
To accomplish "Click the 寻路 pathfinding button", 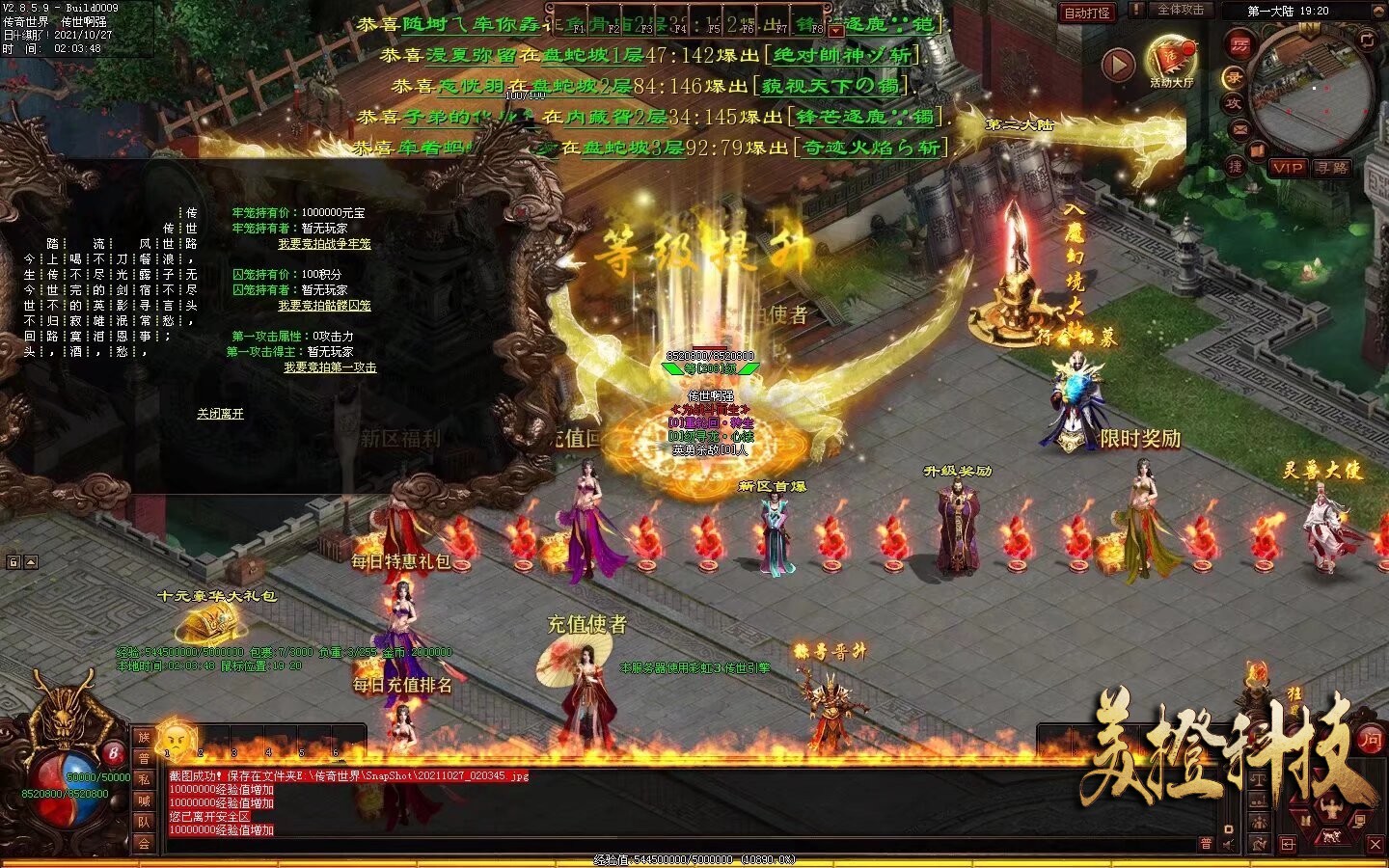I will pyautogui.click(x=1331, y=168).
